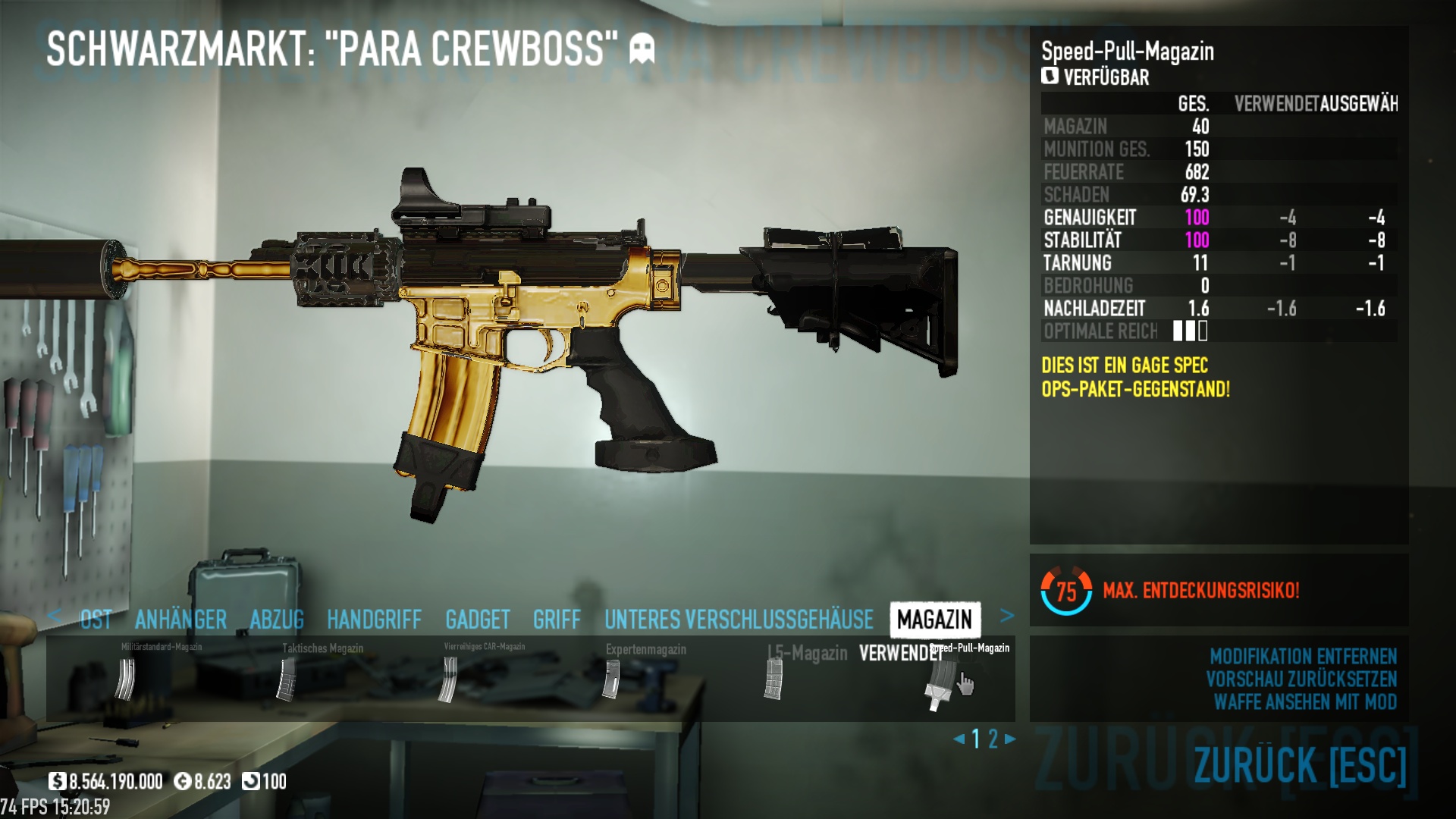This screenshot has width=1456, height=819.
Task: Open the Abzug mod category
Action: pyautogui.click(x=277, y=620)
